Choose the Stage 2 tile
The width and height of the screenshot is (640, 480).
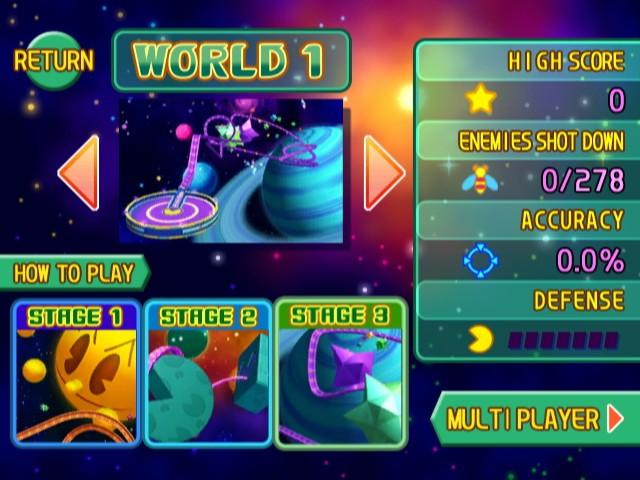[x=208, y=373]
